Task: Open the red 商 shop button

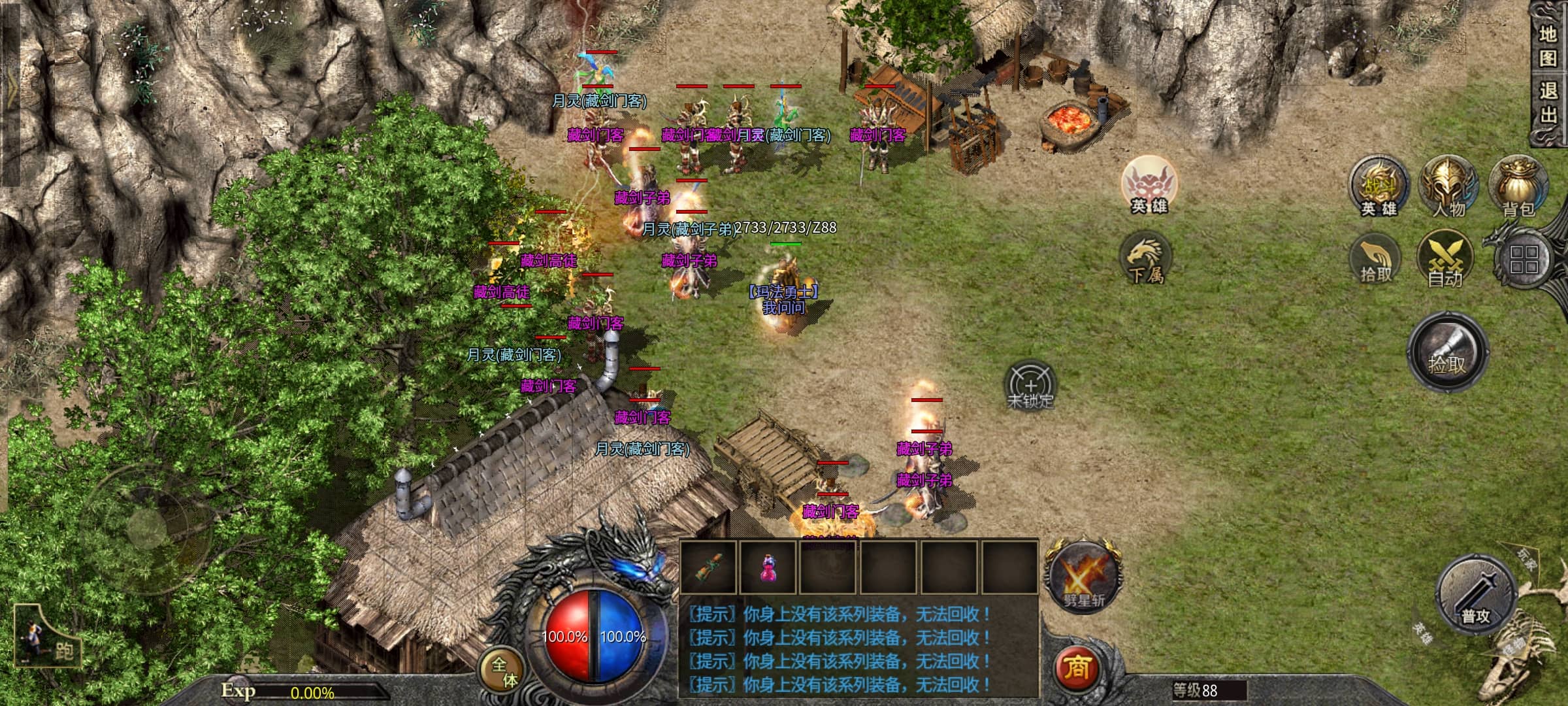Action: [x=1077, y=667]
